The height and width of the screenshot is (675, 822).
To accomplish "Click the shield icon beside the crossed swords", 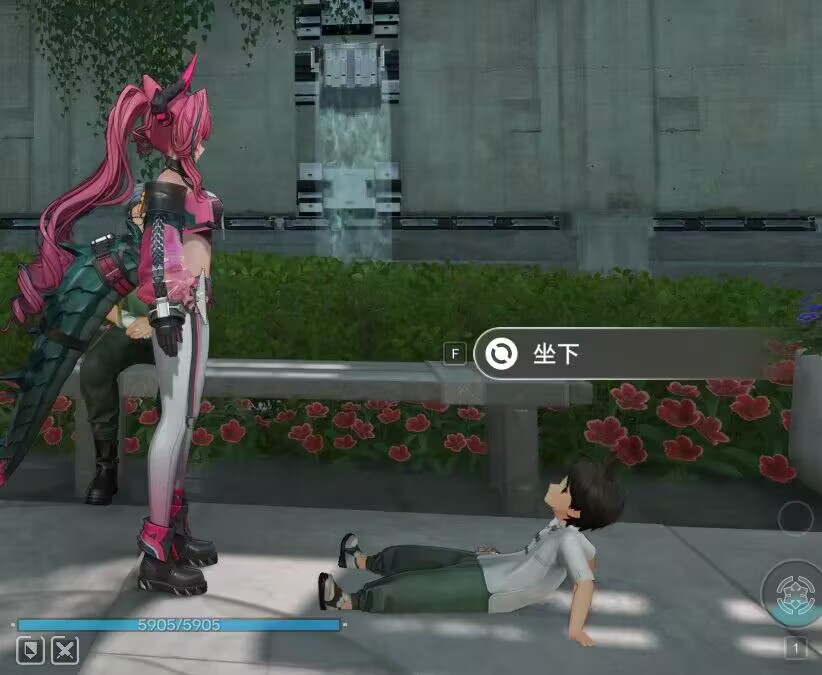I will [x=31, y=650].
